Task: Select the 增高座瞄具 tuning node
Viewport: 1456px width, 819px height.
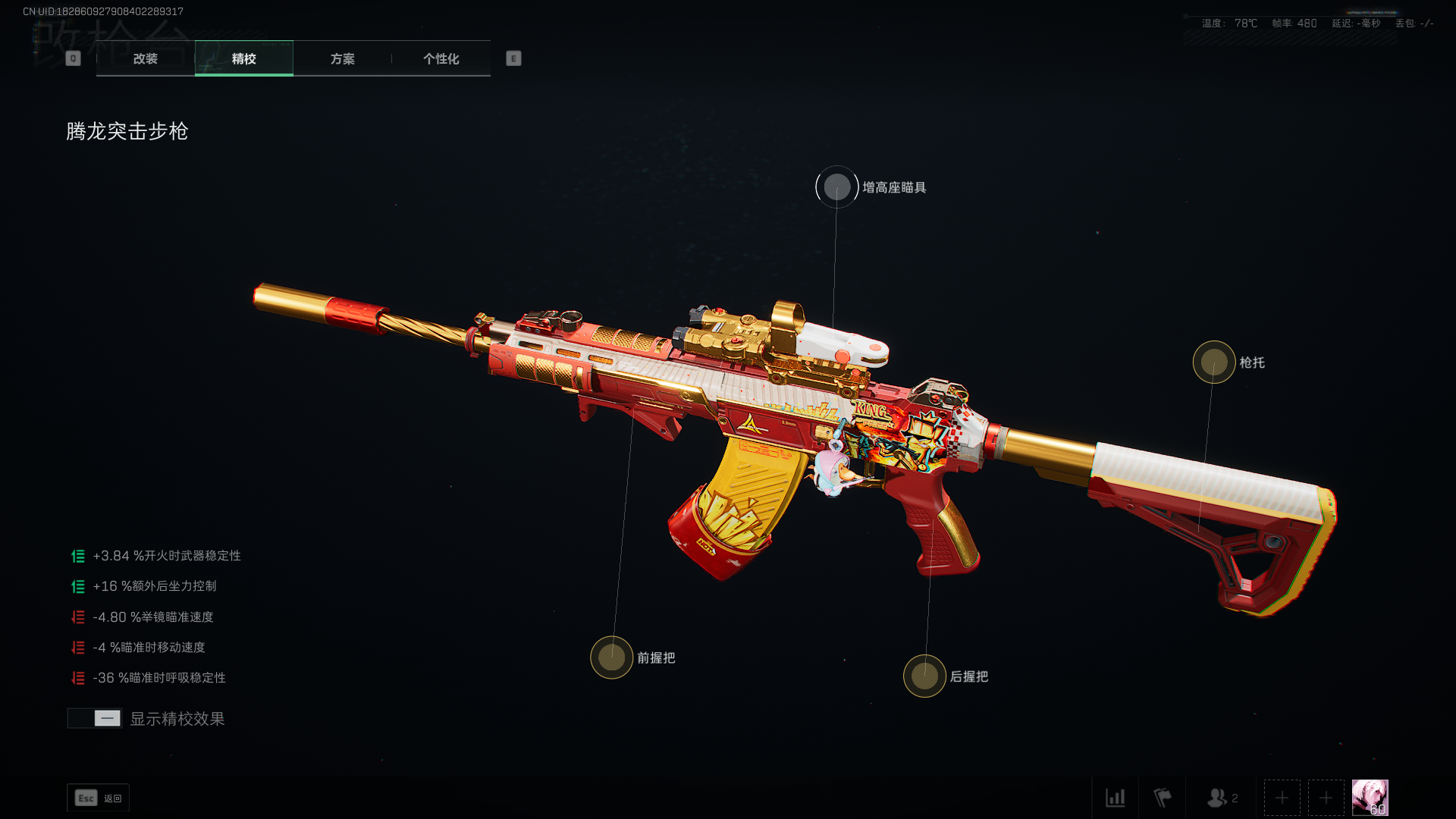Action: click(x=837, y=187)
